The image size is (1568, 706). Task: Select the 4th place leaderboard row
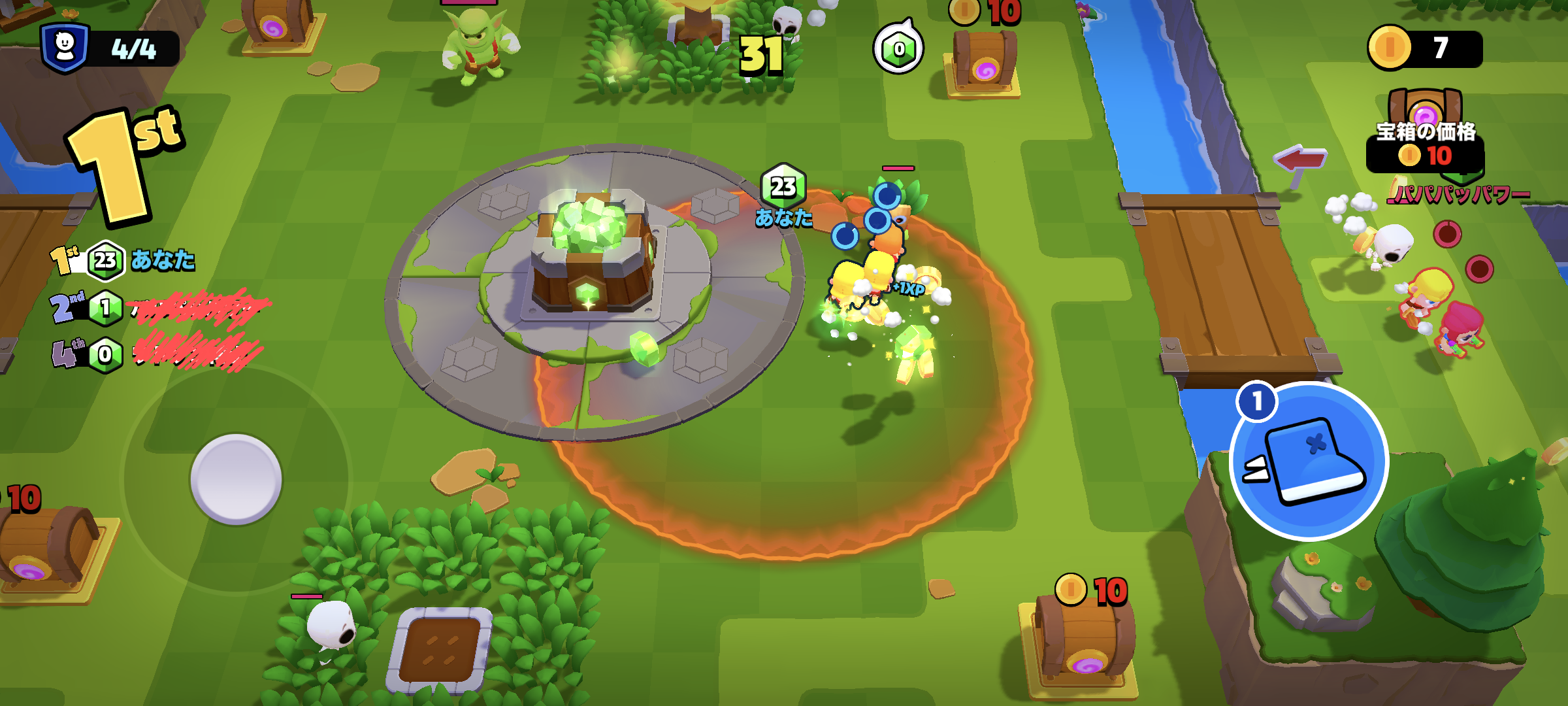click(157, 354)
